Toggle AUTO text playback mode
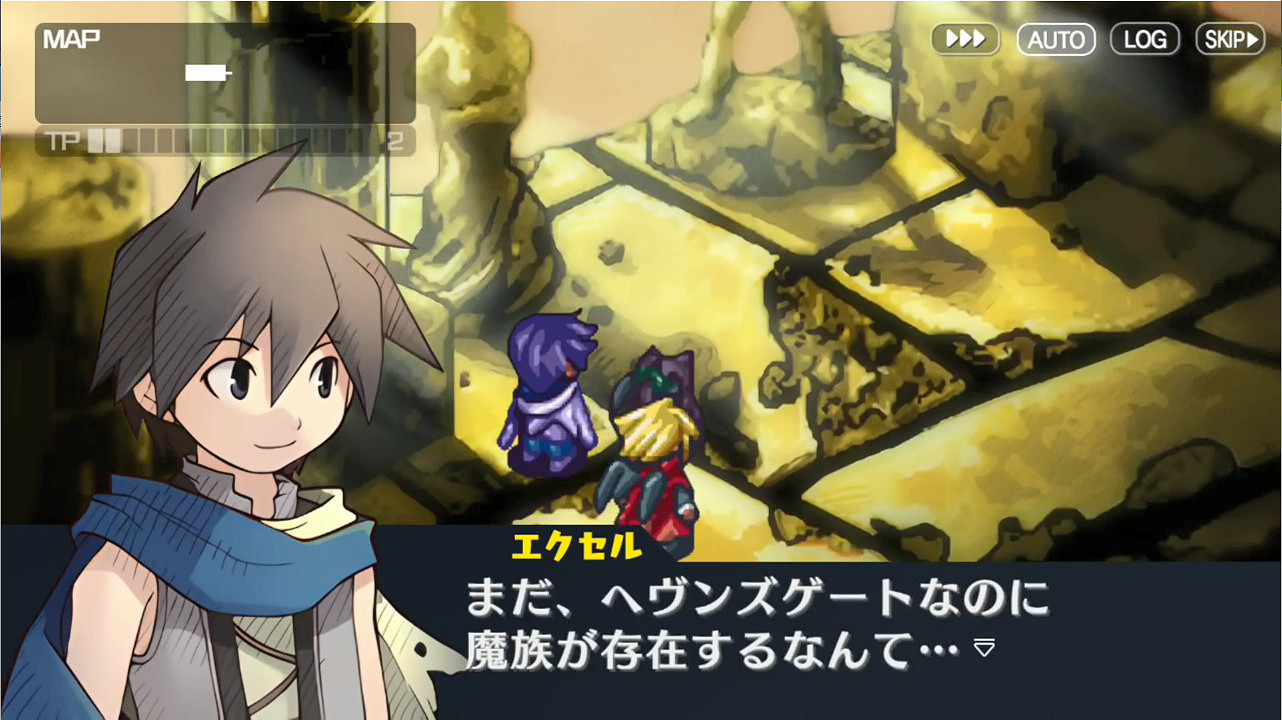This screenshot has height=720, width=1282. [1055, 39]
